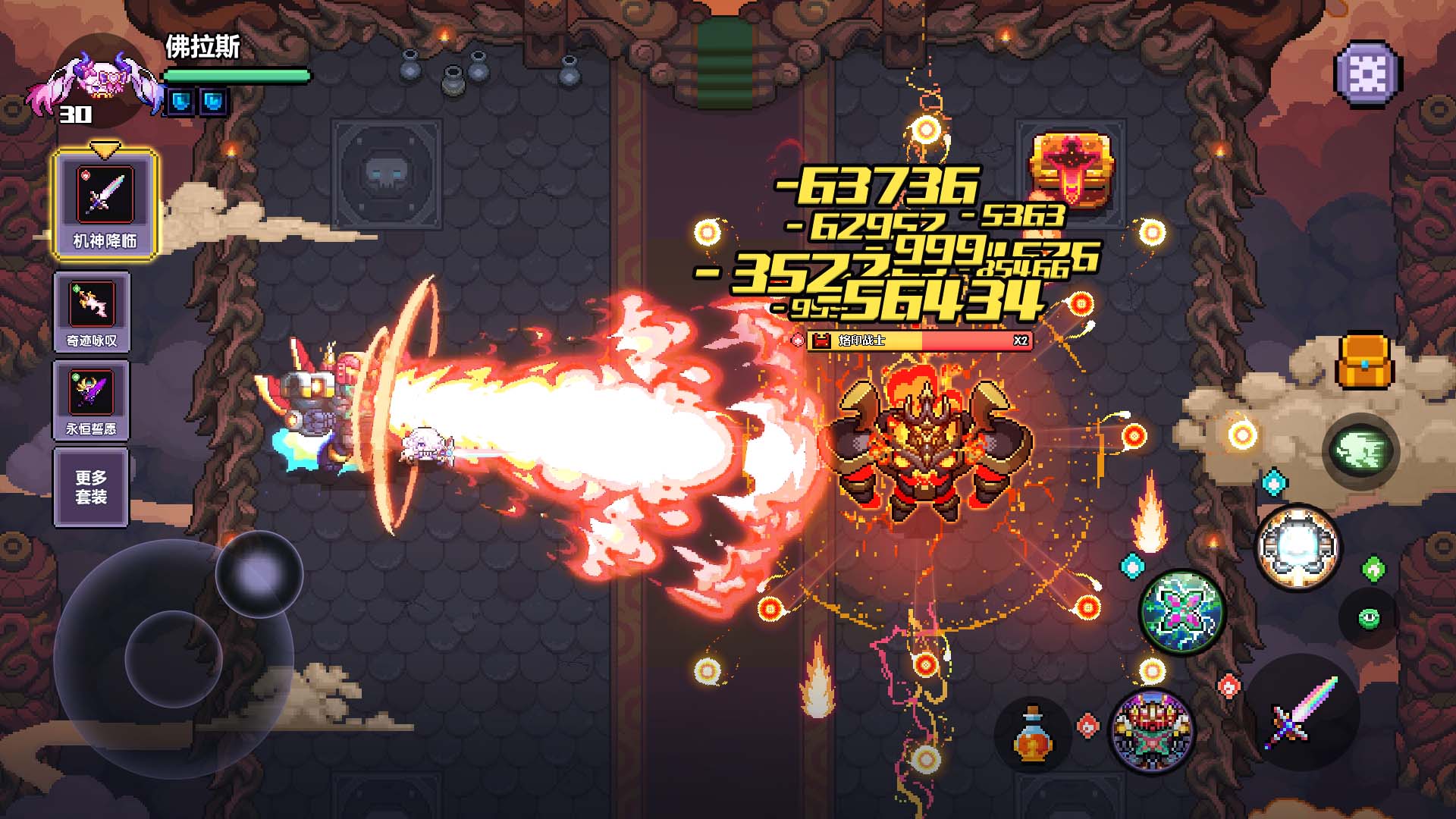Switch to the 奇迹咏叹 set
This screenshot has width=1456, height=819.
click(92, 312)
